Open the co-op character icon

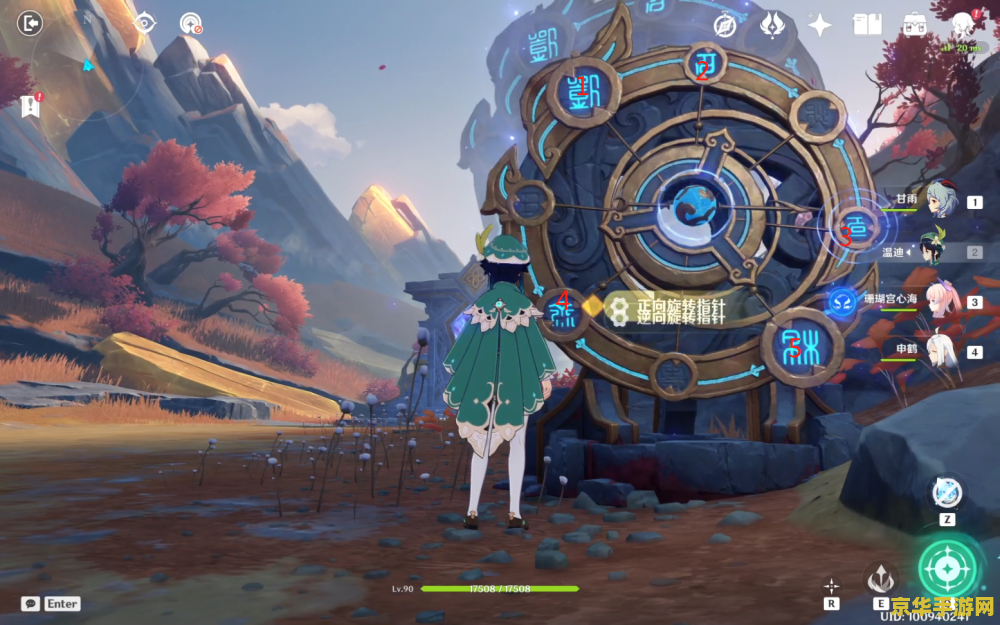962,25
